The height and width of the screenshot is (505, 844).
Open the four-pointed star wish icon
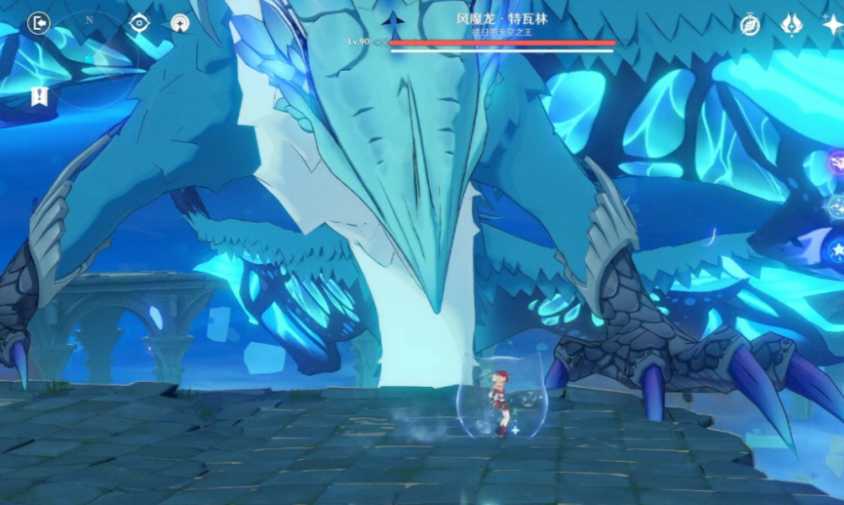pyautogui.click(x=832, y=25)
